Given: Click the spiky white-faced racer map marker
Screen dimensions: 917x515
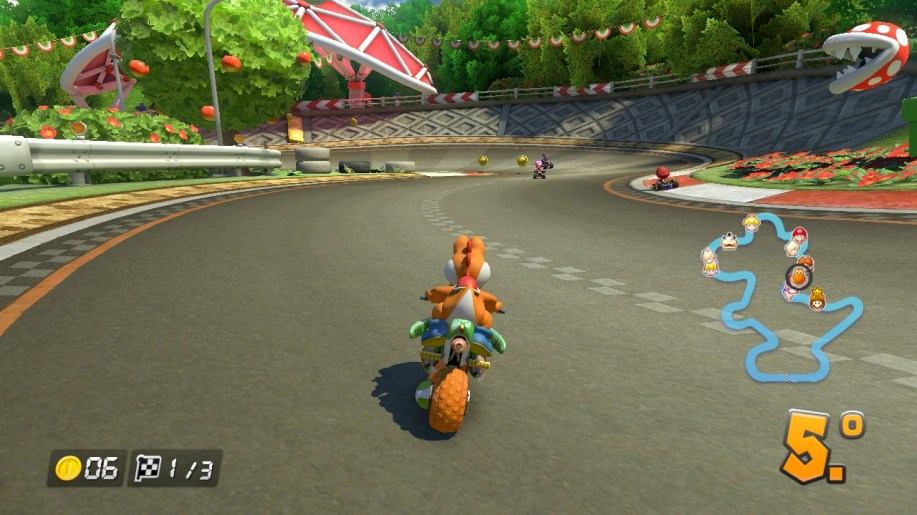Looking at the screenshot, I should (x=729, y=241).
